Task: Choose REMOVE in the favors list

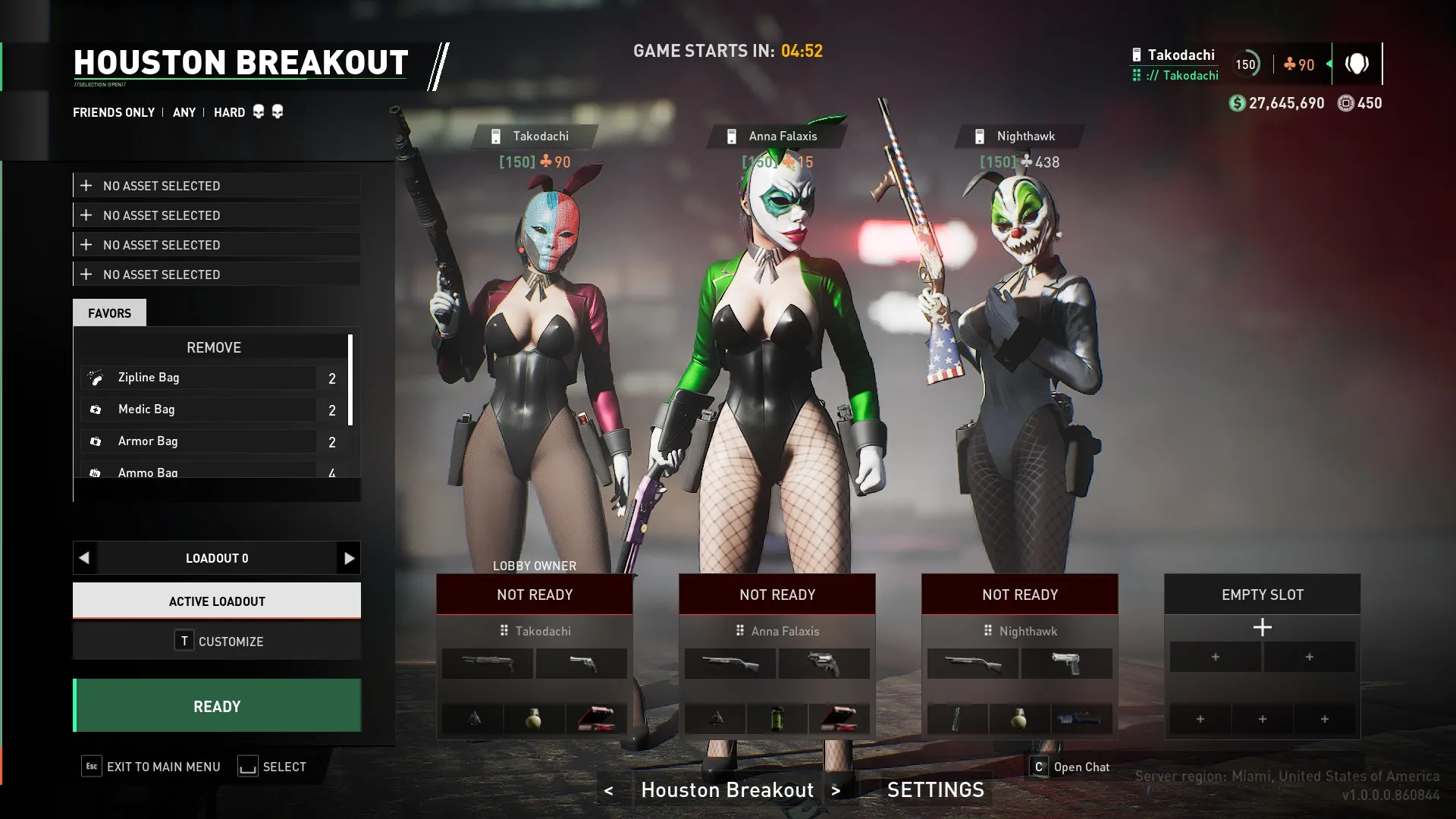Action: click(213, 347)
